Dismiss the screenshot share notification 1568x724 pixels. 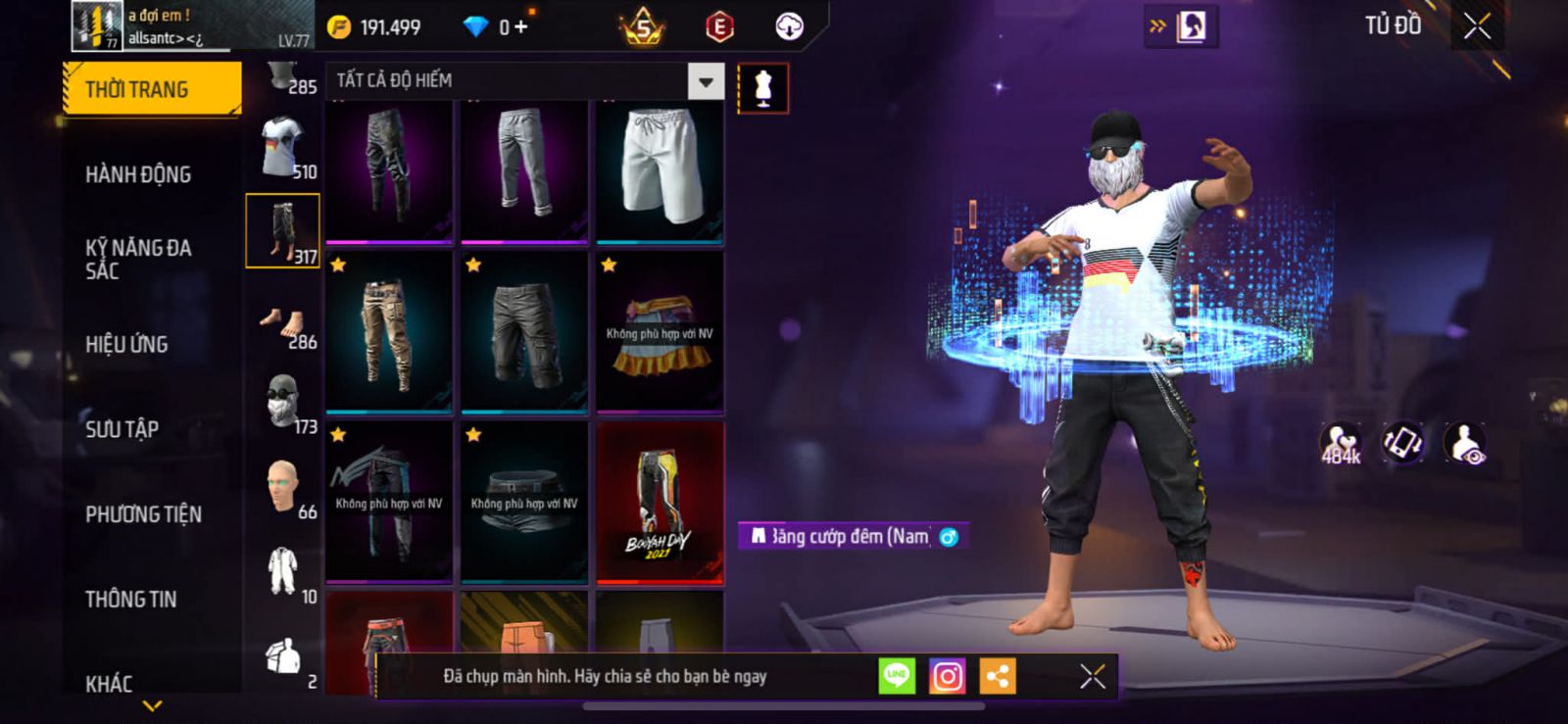[x=1092, y=676]
